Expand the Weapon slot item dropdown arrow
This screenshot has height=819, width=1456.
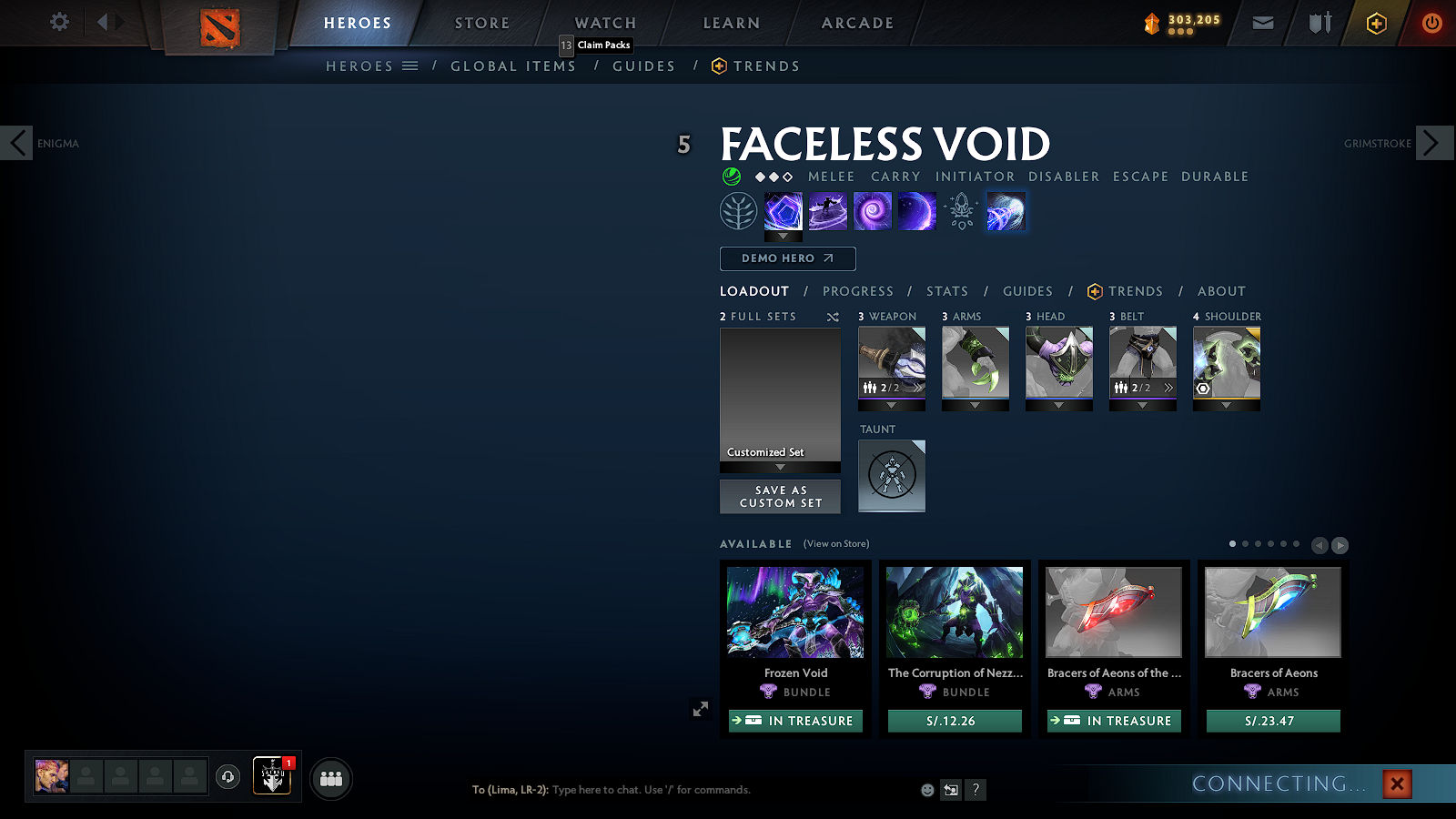click(x=891, y=404)
